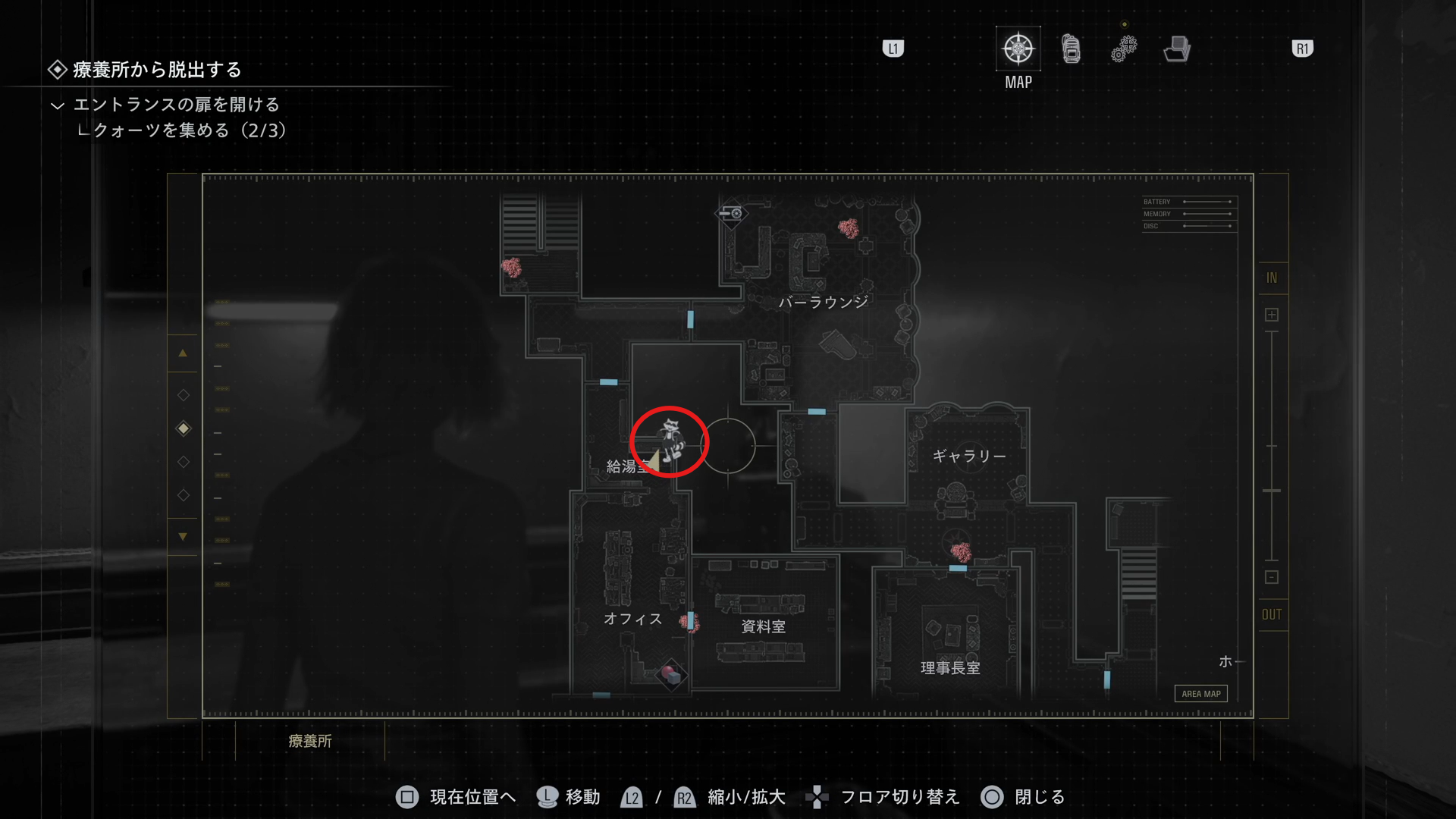Click the player character marker on map
1456x819 pixels.
pyautogui.click(x=670, y=441)
